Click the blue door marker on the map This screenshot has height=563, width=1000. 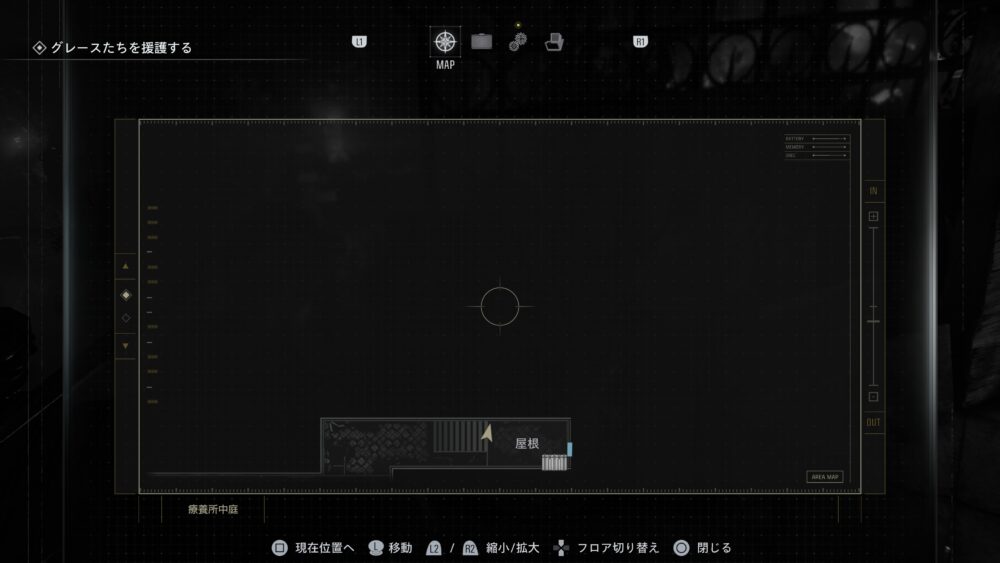570,449
